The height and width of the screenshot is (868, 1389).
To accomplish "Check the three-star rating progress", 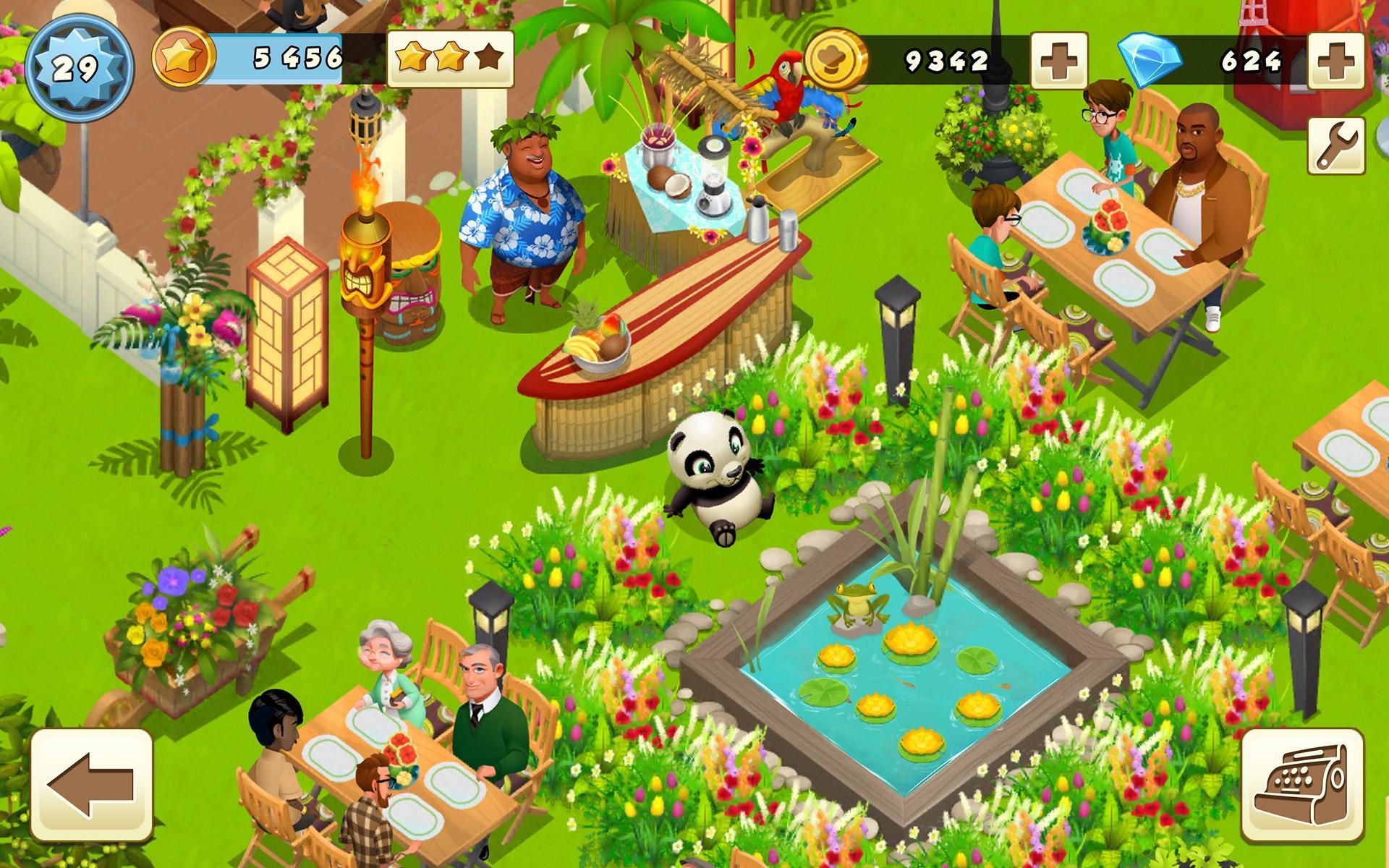I will (449, 56).
